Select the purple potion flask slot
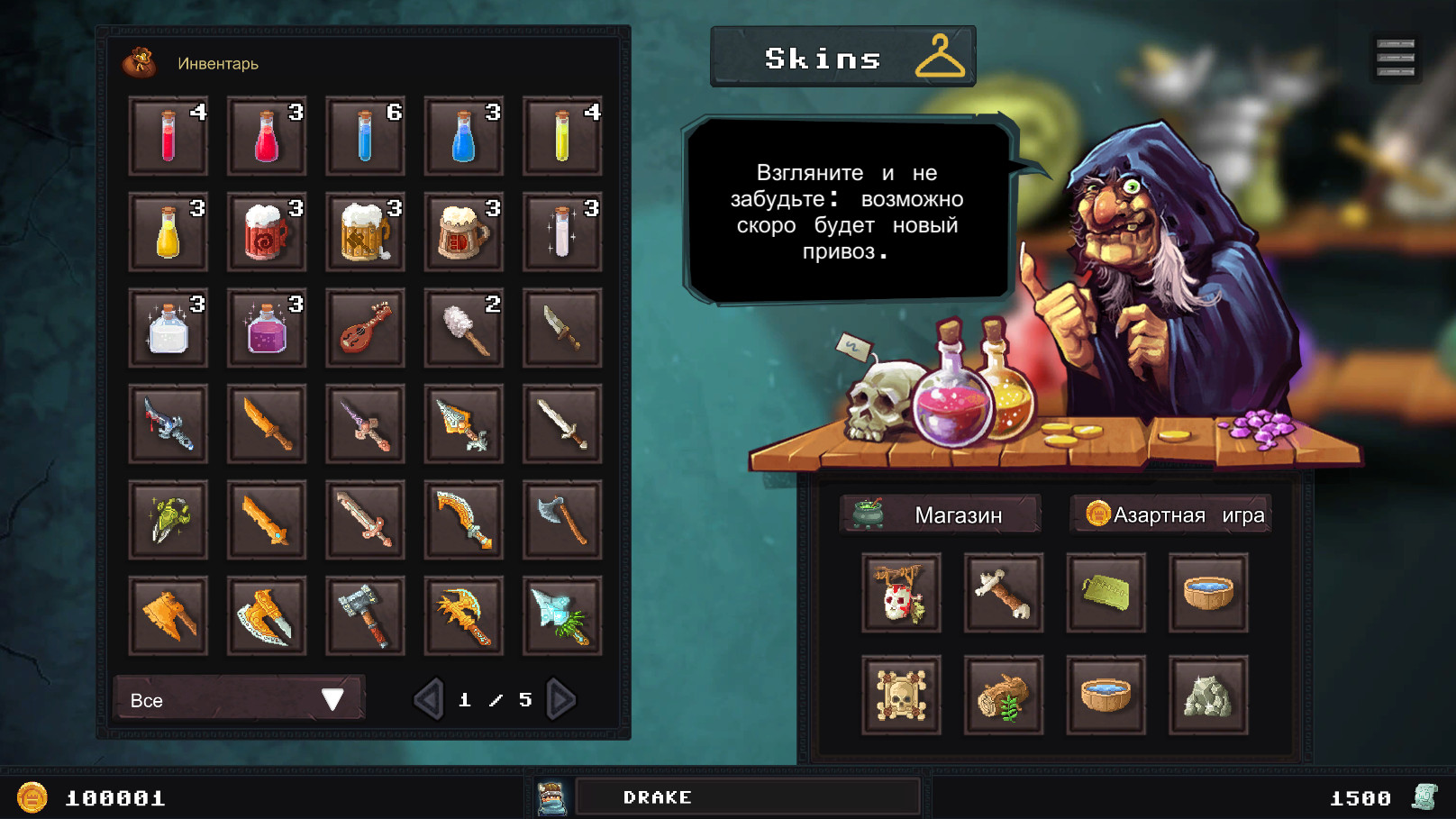Viewport: 1456px width, 819px height. pos(267,328)
